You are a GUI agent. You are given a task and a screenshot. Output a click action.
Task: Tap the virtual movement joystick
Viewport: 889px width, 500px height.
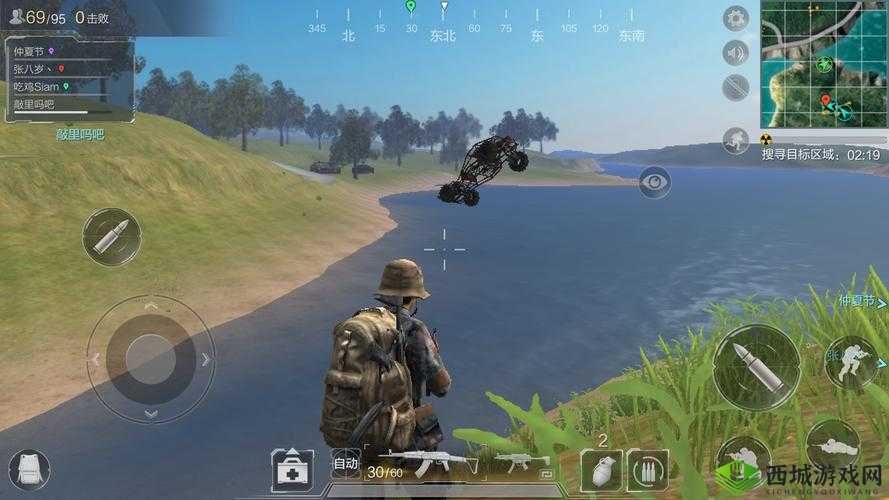pos(151,359)
